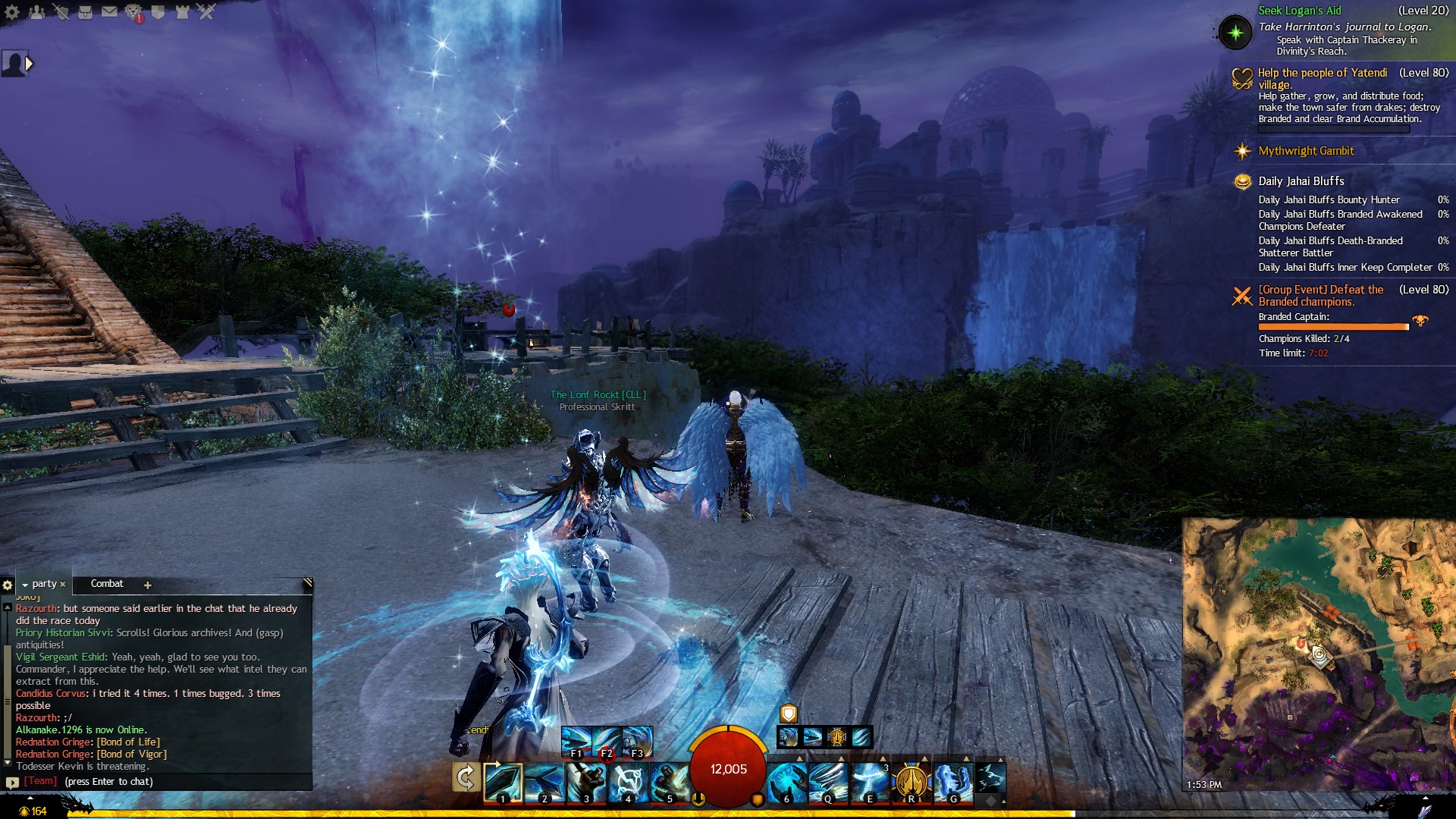Select the Mythwright Gambit tracker entry
The width and height of the screenshot is (1456, 819).
point(1306,151)
